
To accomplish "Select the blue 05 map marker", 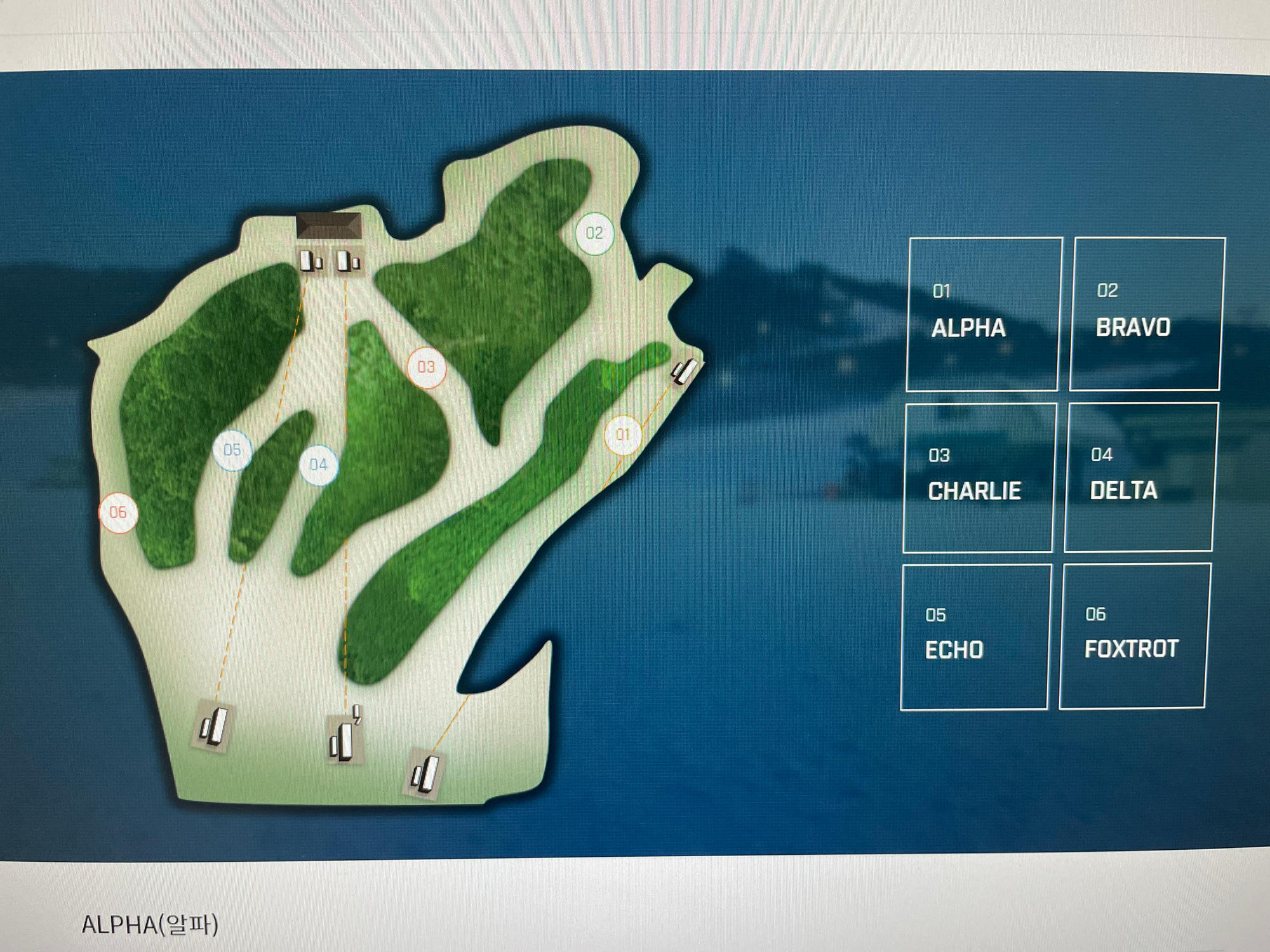I will 232,450.
